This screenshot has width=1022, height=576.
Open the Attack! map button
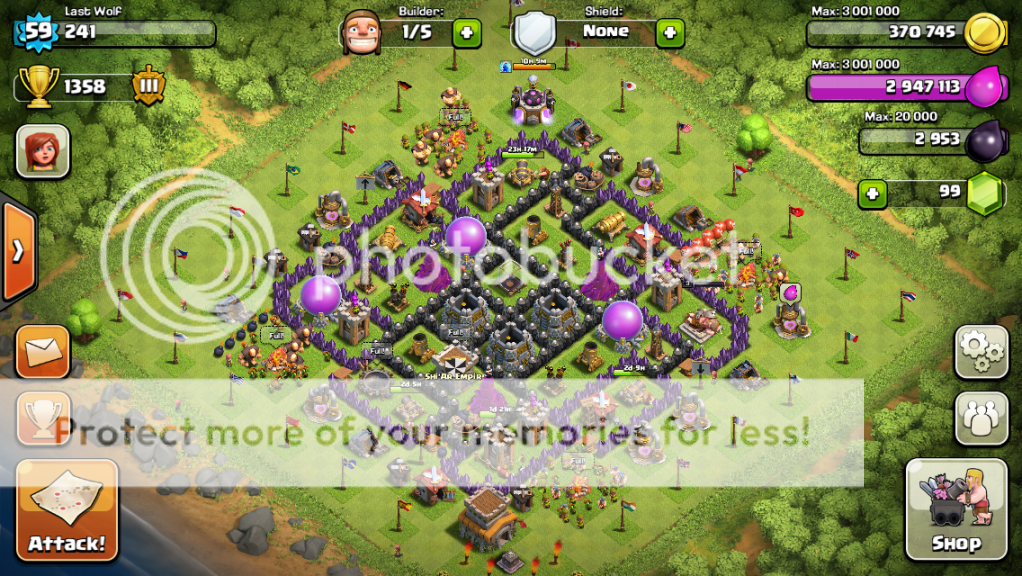(x=67, y=509)
